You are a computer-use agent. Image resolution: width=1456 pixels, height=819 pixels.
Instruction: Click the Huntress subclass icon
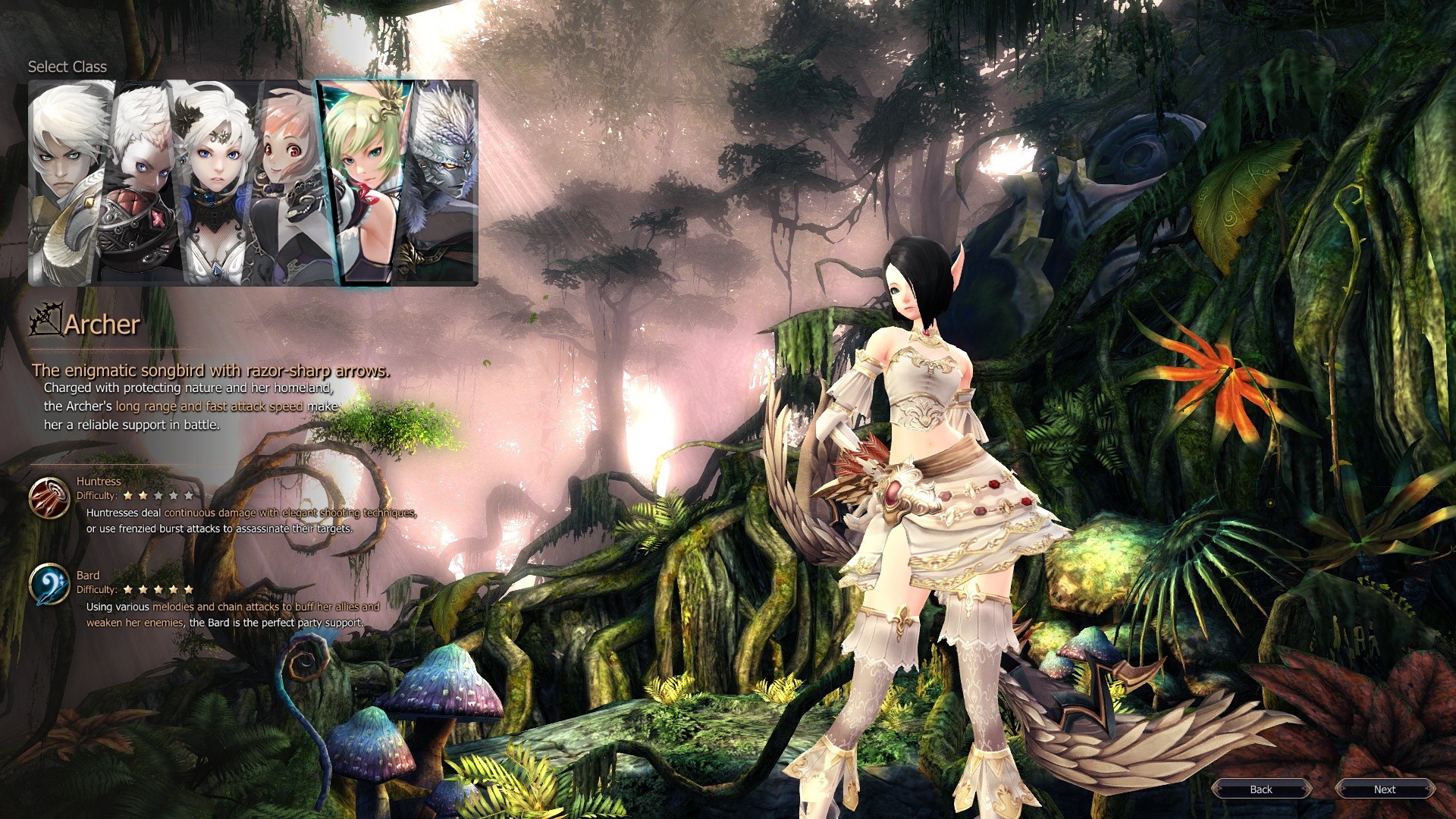49,497
